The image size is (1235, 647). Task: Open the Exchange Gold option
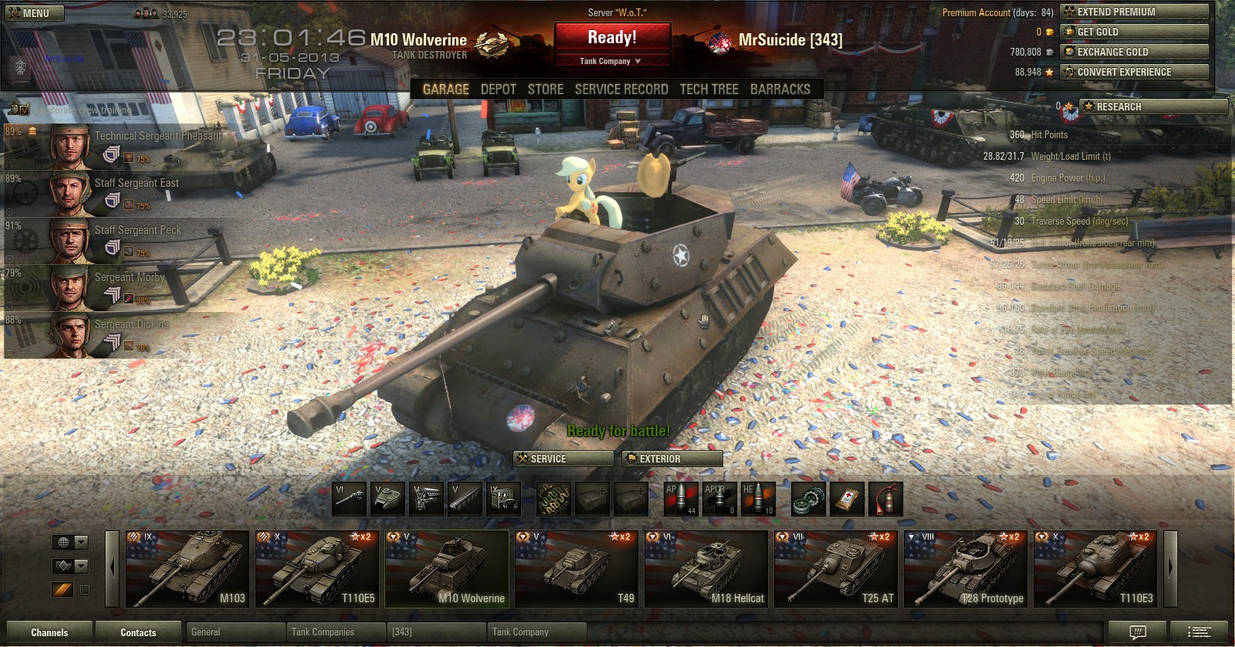pyautogui.click(x=1134, y=52)
